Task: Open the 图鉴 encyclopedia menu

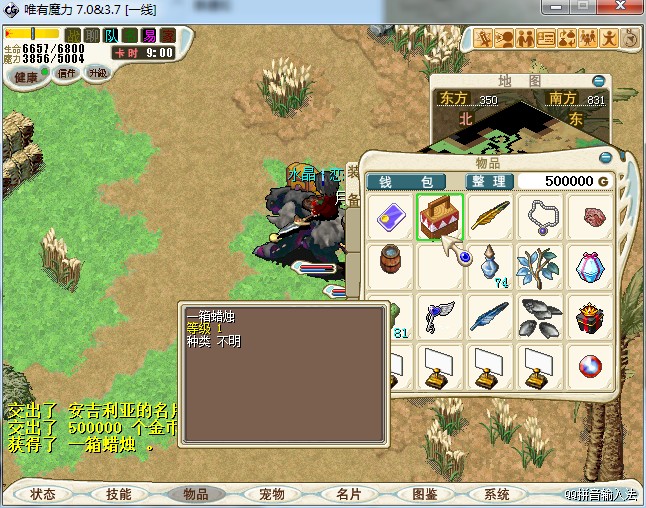Action: pos(424,494)
